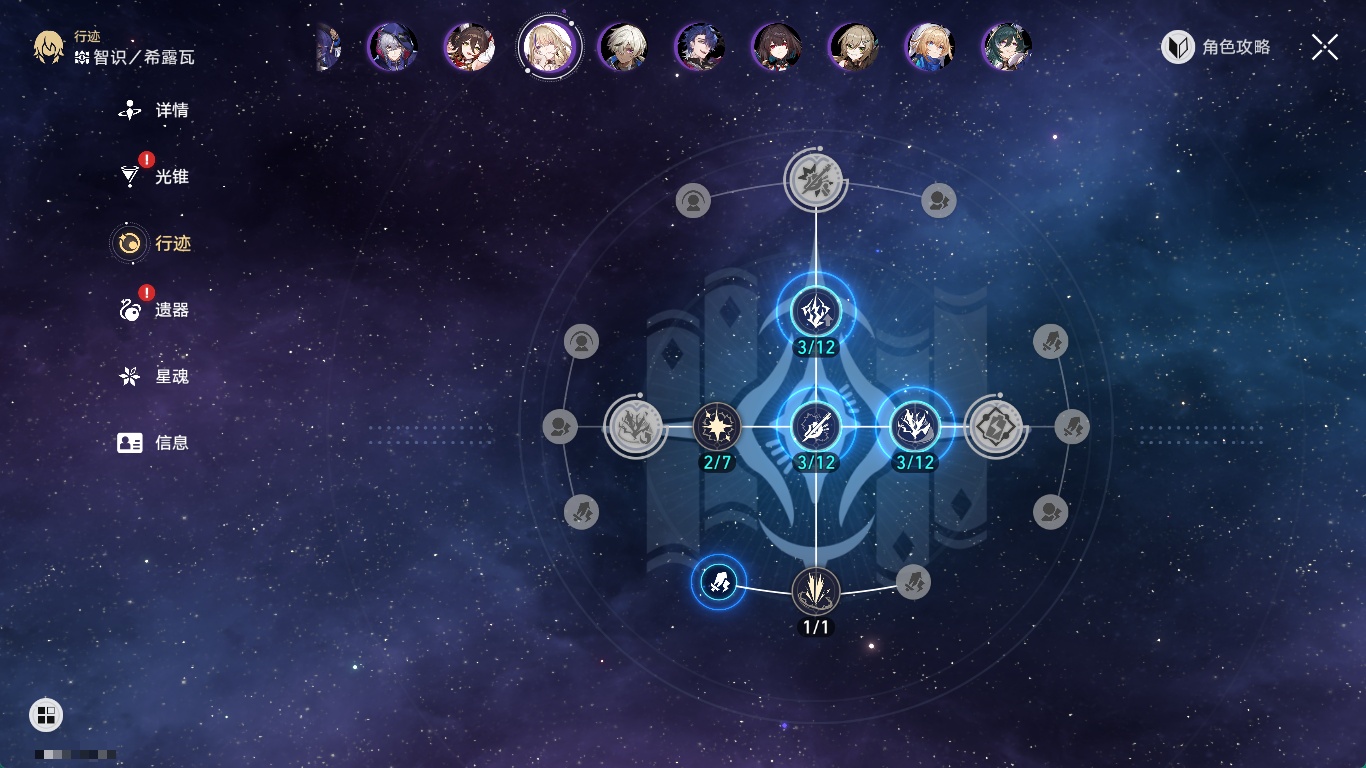The height and width of the screenshot is (768, 1366).
Task: Select the 行迹 traces tab
Action: click(x=153, y=243)
